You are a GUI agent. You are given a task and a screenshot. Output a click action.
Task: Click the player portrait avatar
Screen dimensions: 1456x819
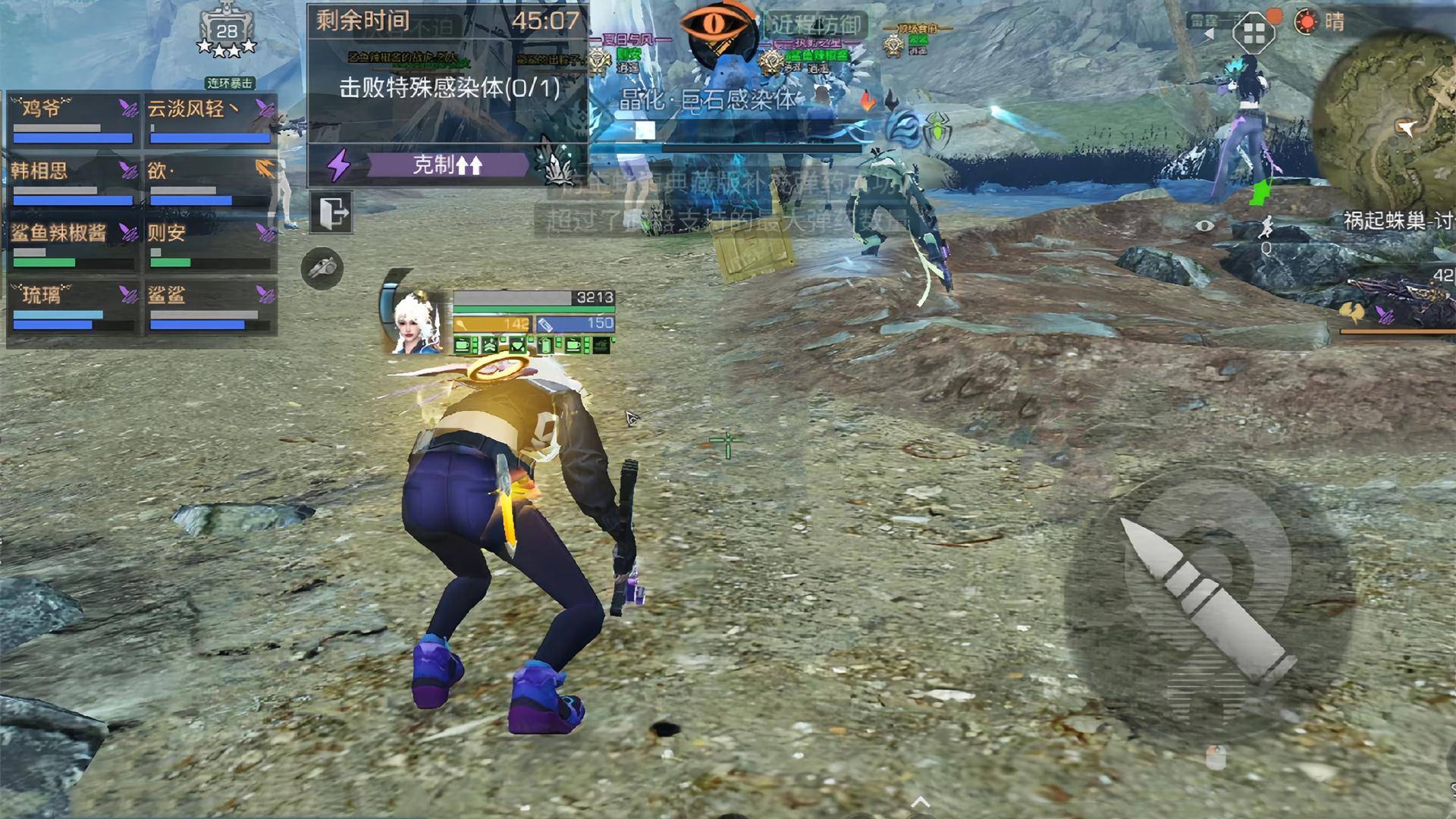click(x=416, y=322)
